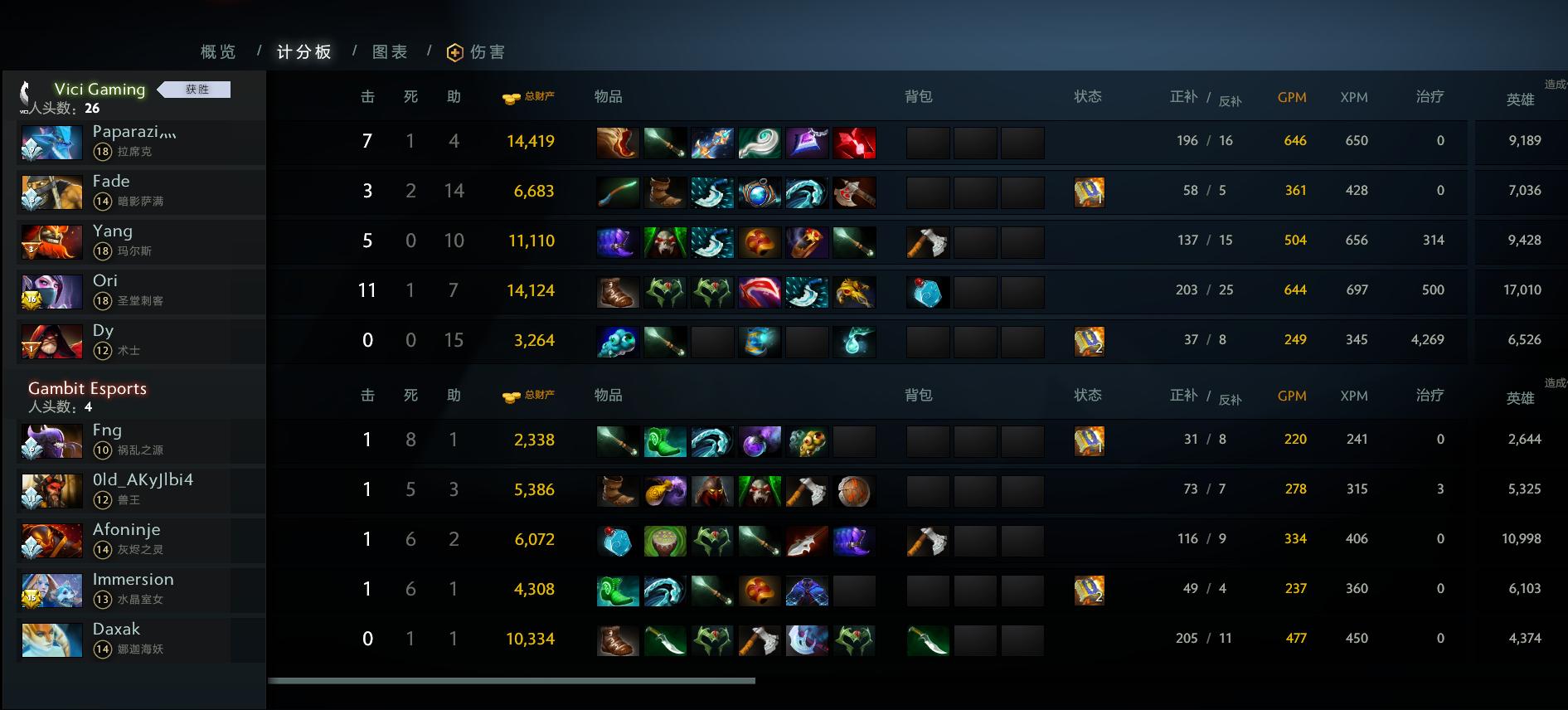1568x710 pixels.
Task: Click the 获胜 badge next to Vici Gaming
Action: [x=197, y=89]
